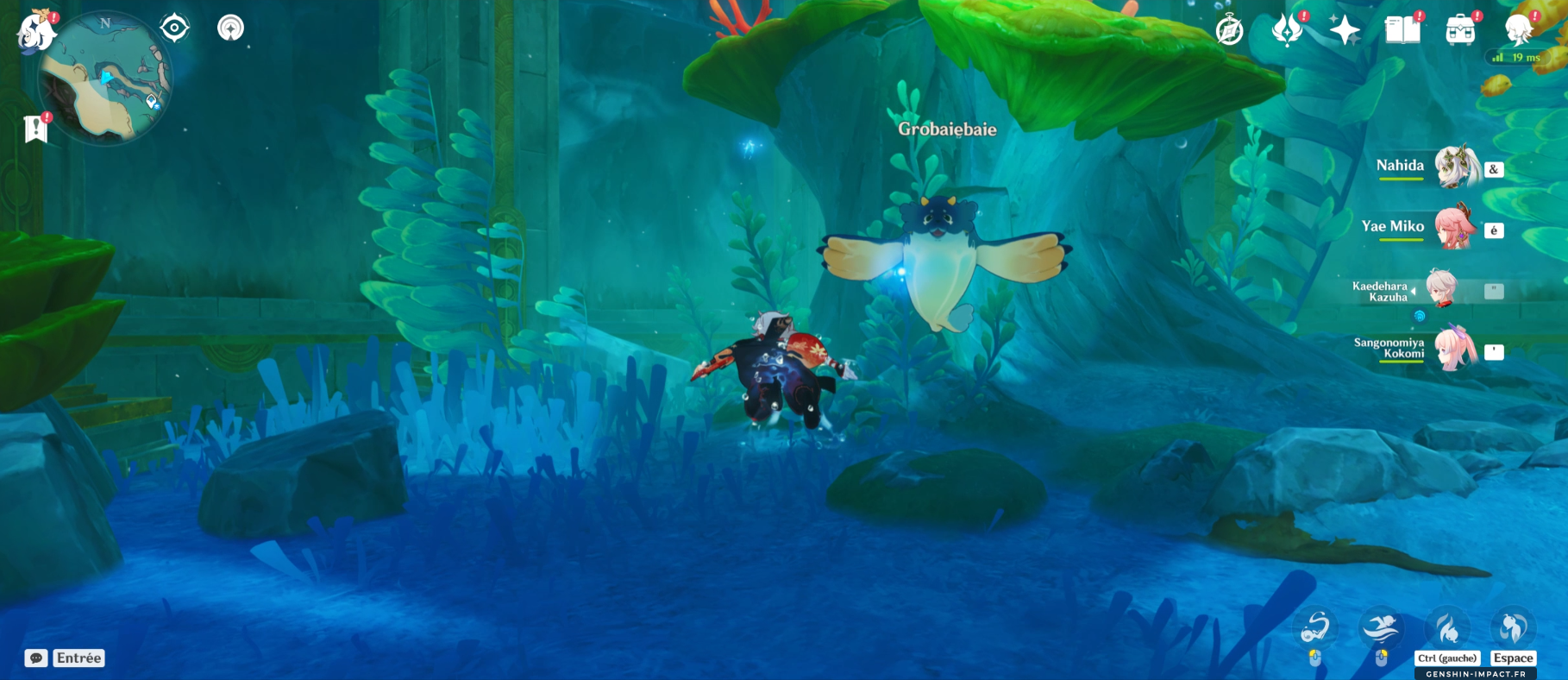Open the compass icon in the top bar
The width and height of the screenshot is (1568, 680).
(x=1229, y=30)
